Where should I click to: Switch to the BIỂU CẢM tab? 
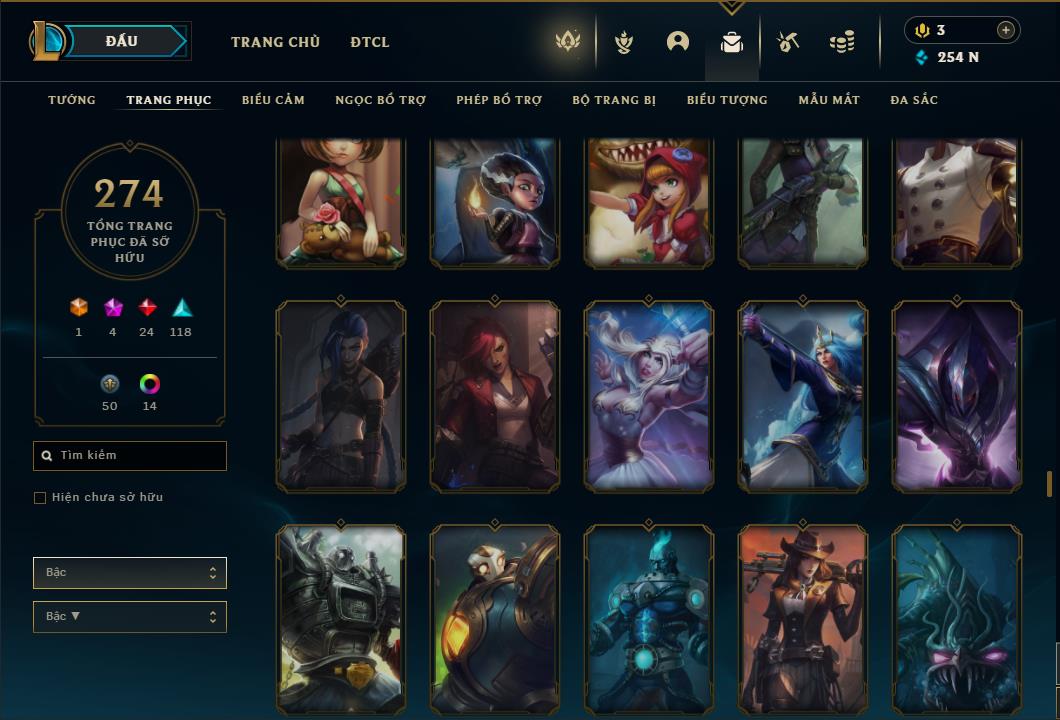click(273, 100)
